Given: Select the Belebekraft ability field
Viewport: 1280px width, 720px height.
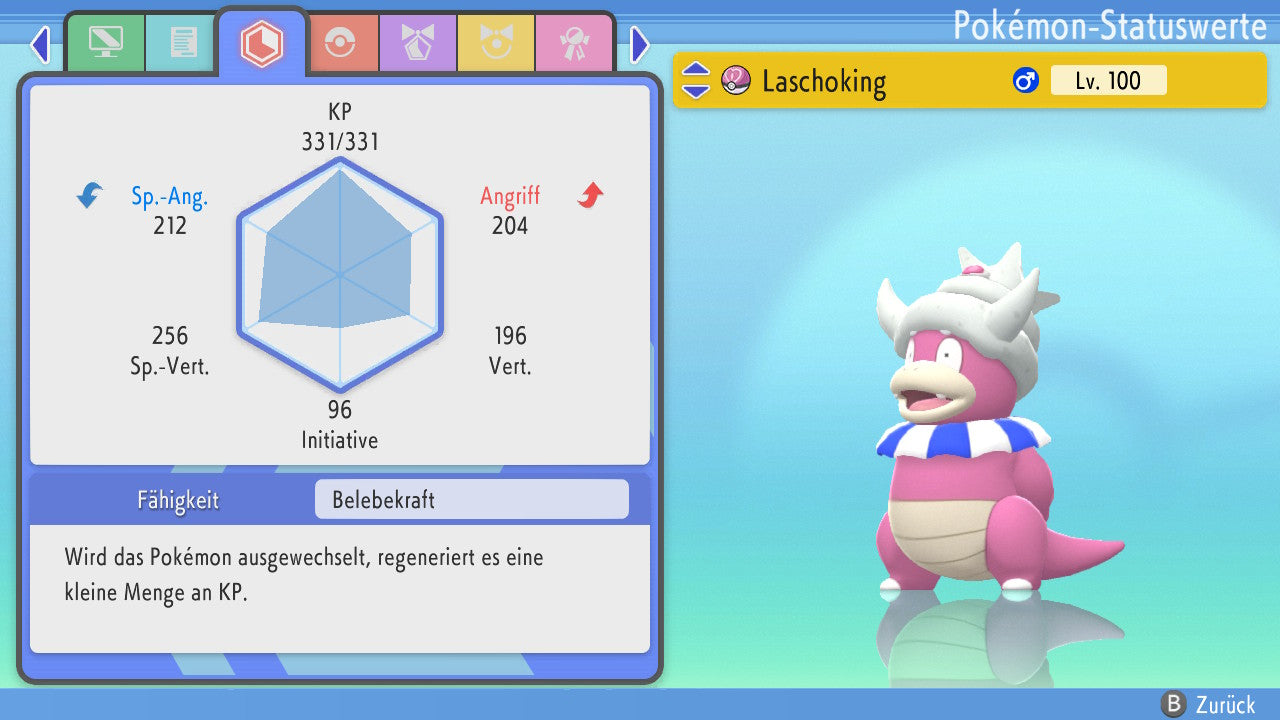Looking at the screenshot, I should click(471, 499).
